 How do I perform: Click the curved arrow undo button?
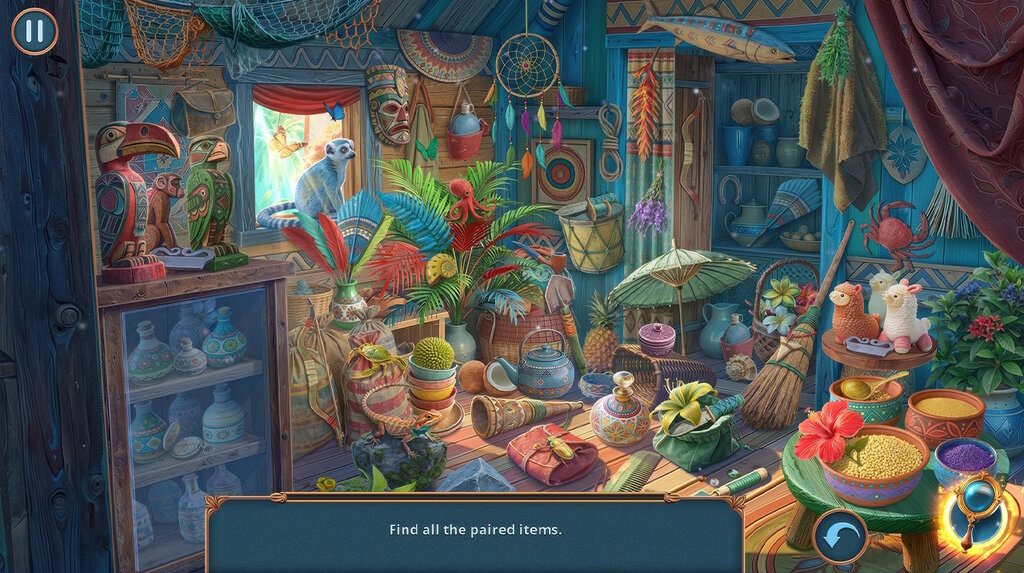coord(838,536)
